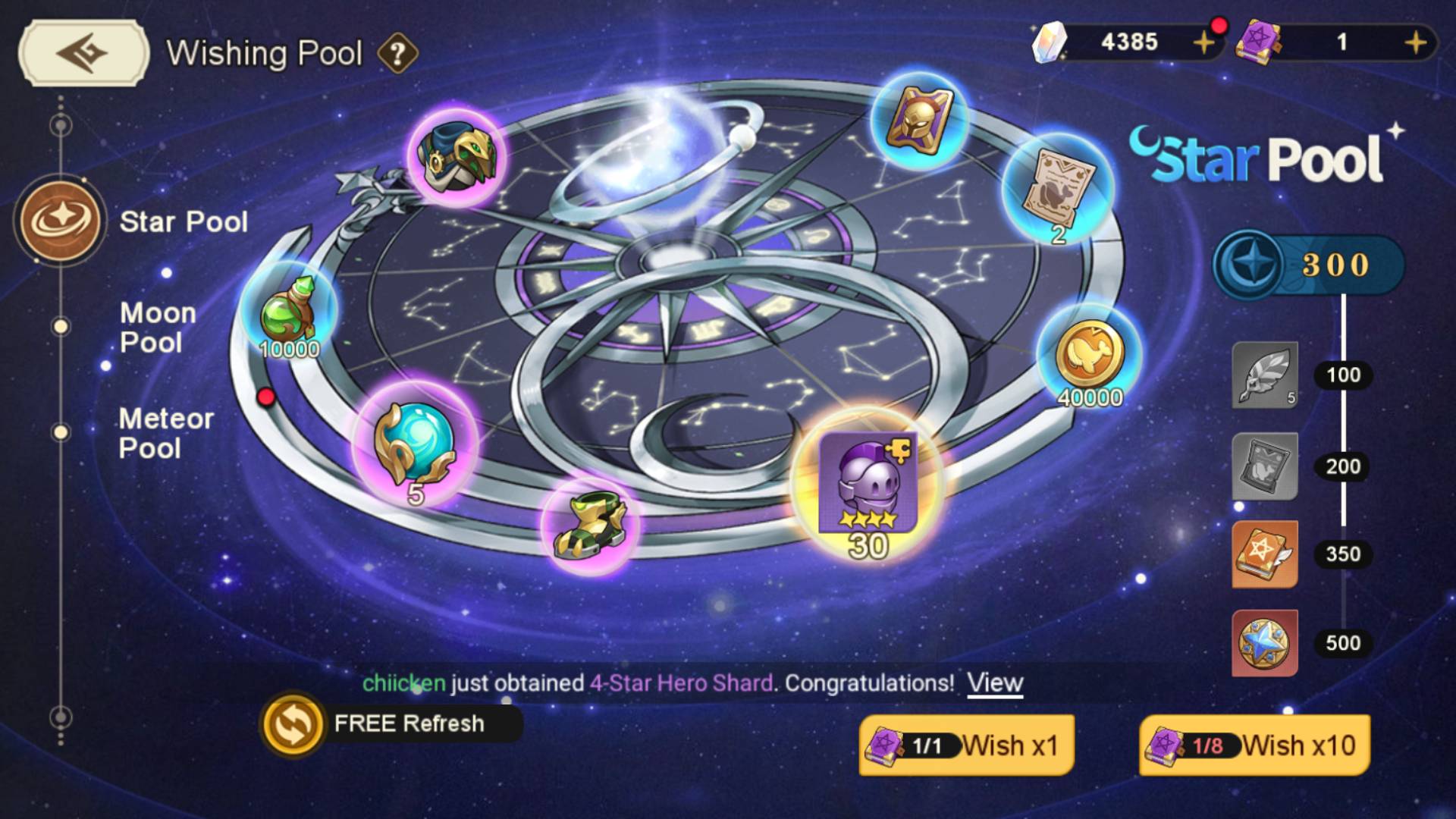The width and height of the screenshot is (1456, 819).
Task: Switch to the Star Pool tab
Action: (x=183, y=221)
